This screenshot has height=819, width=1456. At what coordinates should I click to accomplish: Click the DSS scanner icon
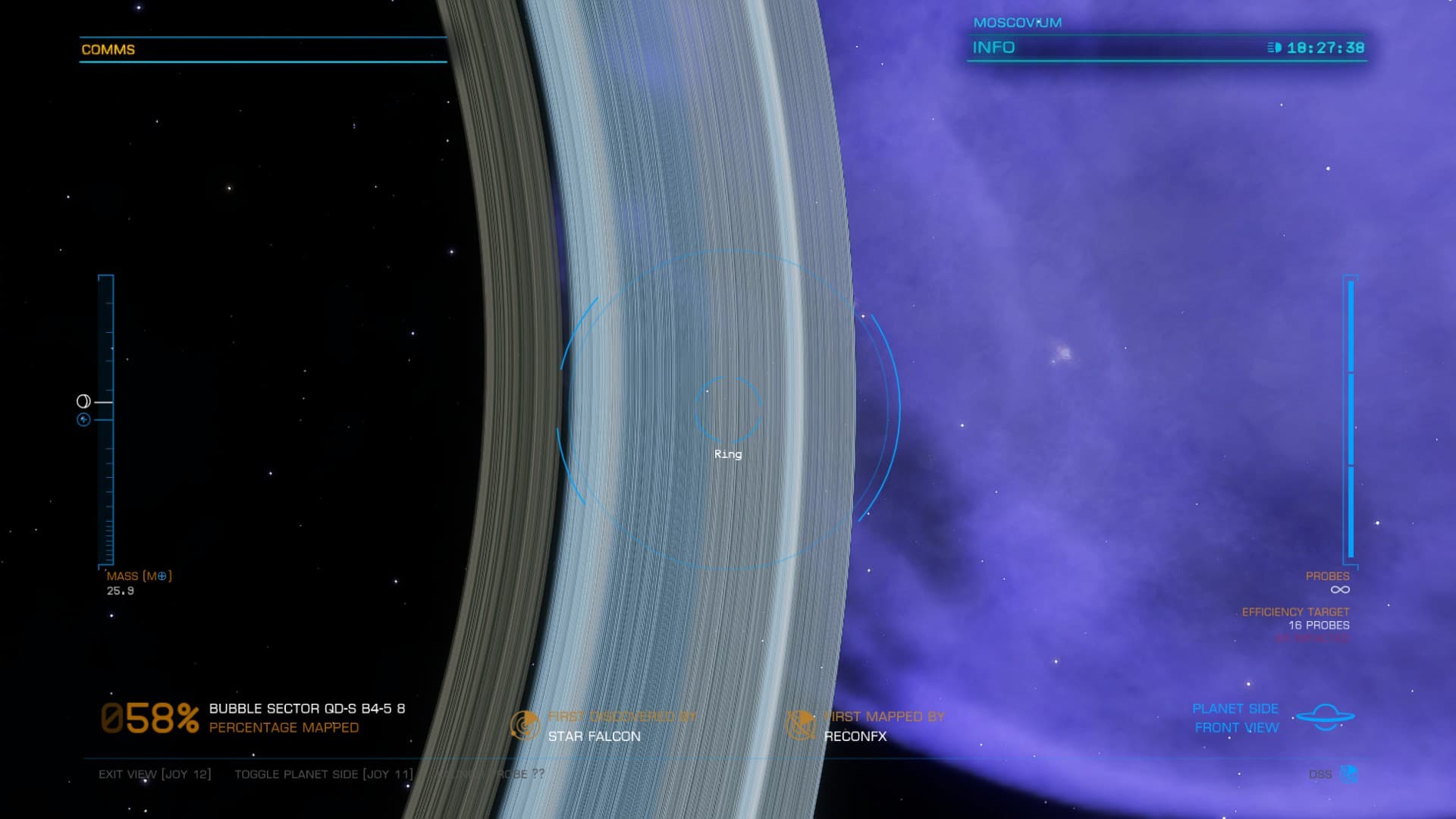[x=1348, y=774]
